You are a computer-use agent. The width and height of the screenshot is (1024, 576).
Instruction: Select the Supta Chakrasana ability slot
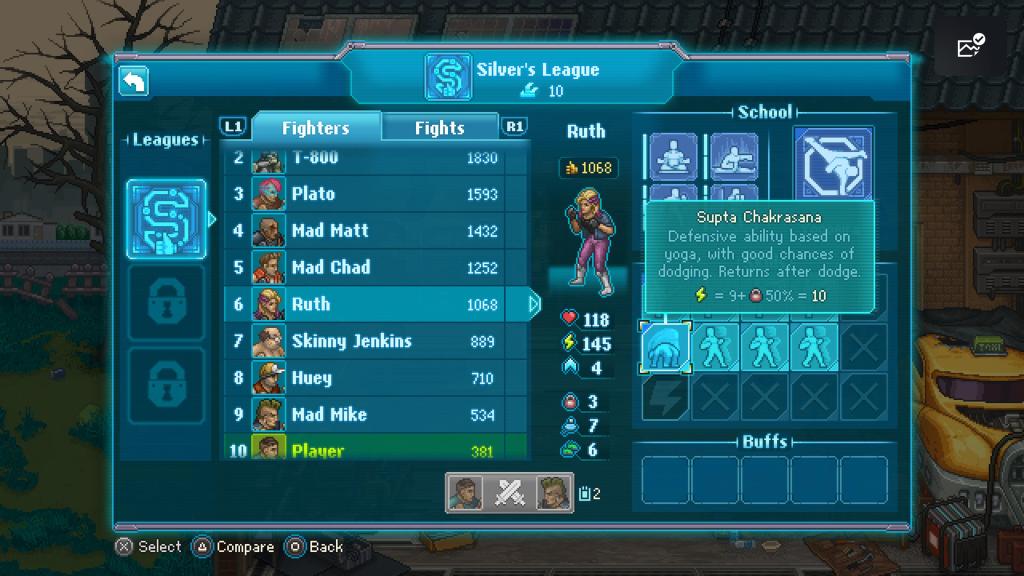point(665,347)
